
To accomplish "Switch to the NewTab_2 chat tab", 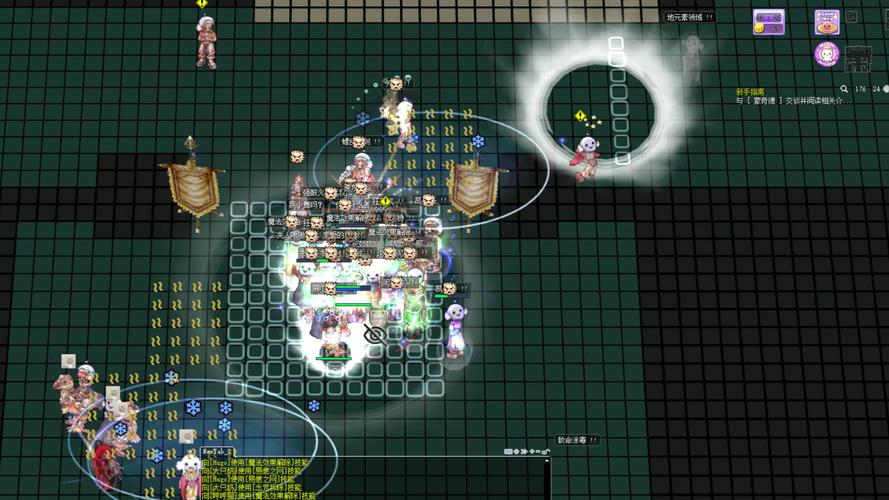I will click(218, 452).
